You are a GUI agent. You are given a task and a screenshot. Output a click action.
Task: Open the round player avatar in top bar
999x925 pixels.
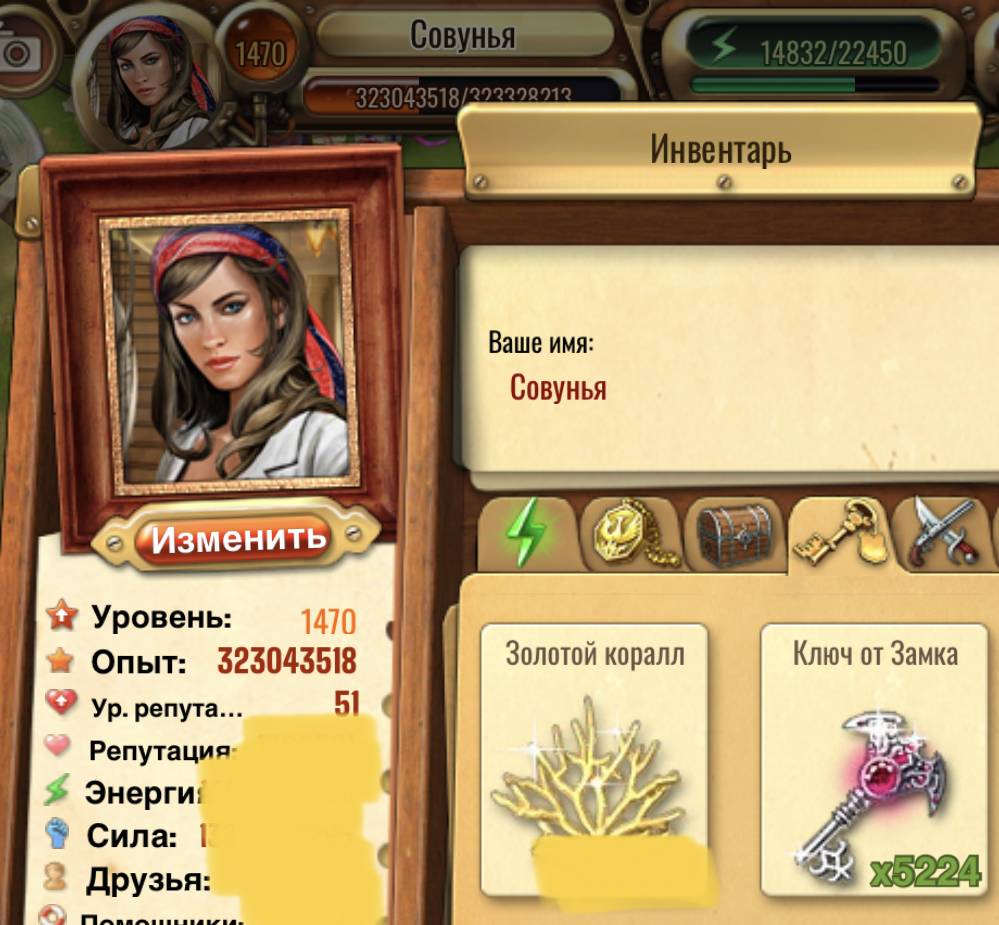point(148,68)
